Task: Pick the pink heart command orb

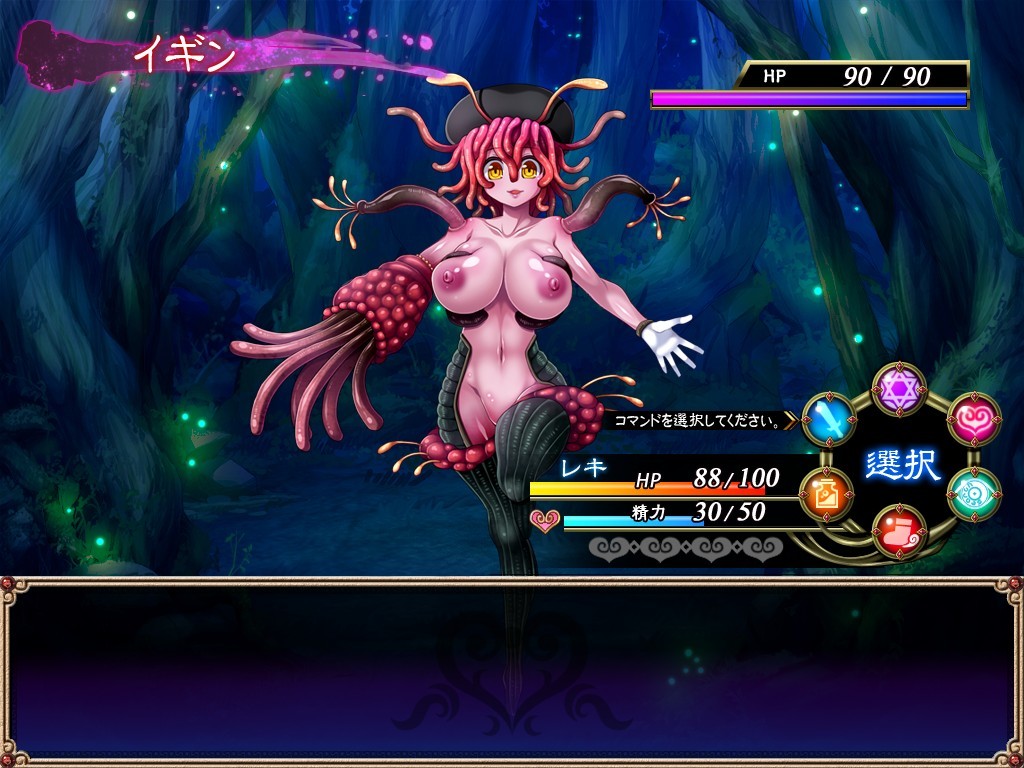Action: click(973, 419)
